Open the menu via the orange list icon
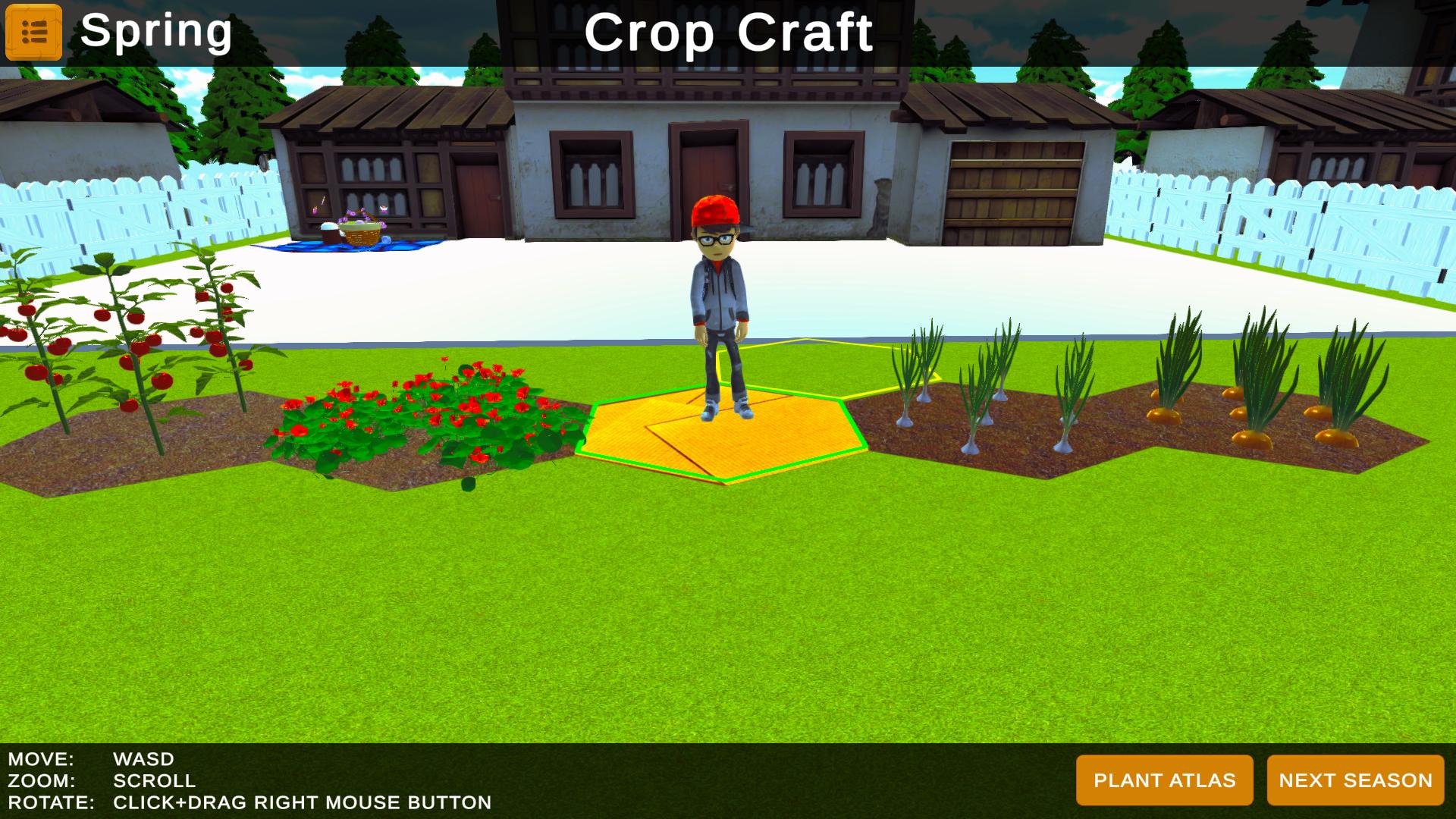 (x=33, y=33)
